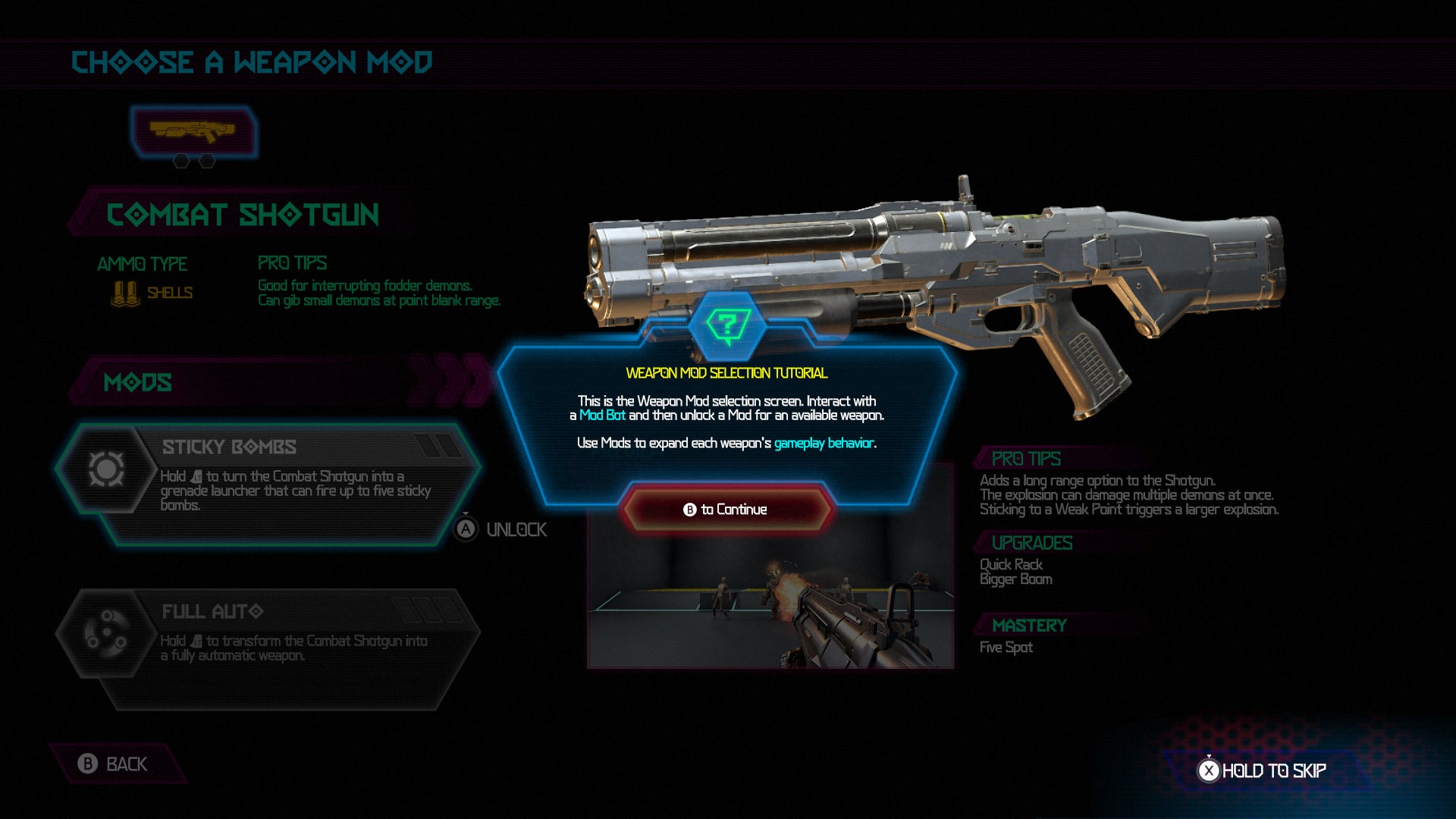Skip the tutorial with Hold to Skip
Viewport: 1456px width, 819px height.
(1263, 770)
